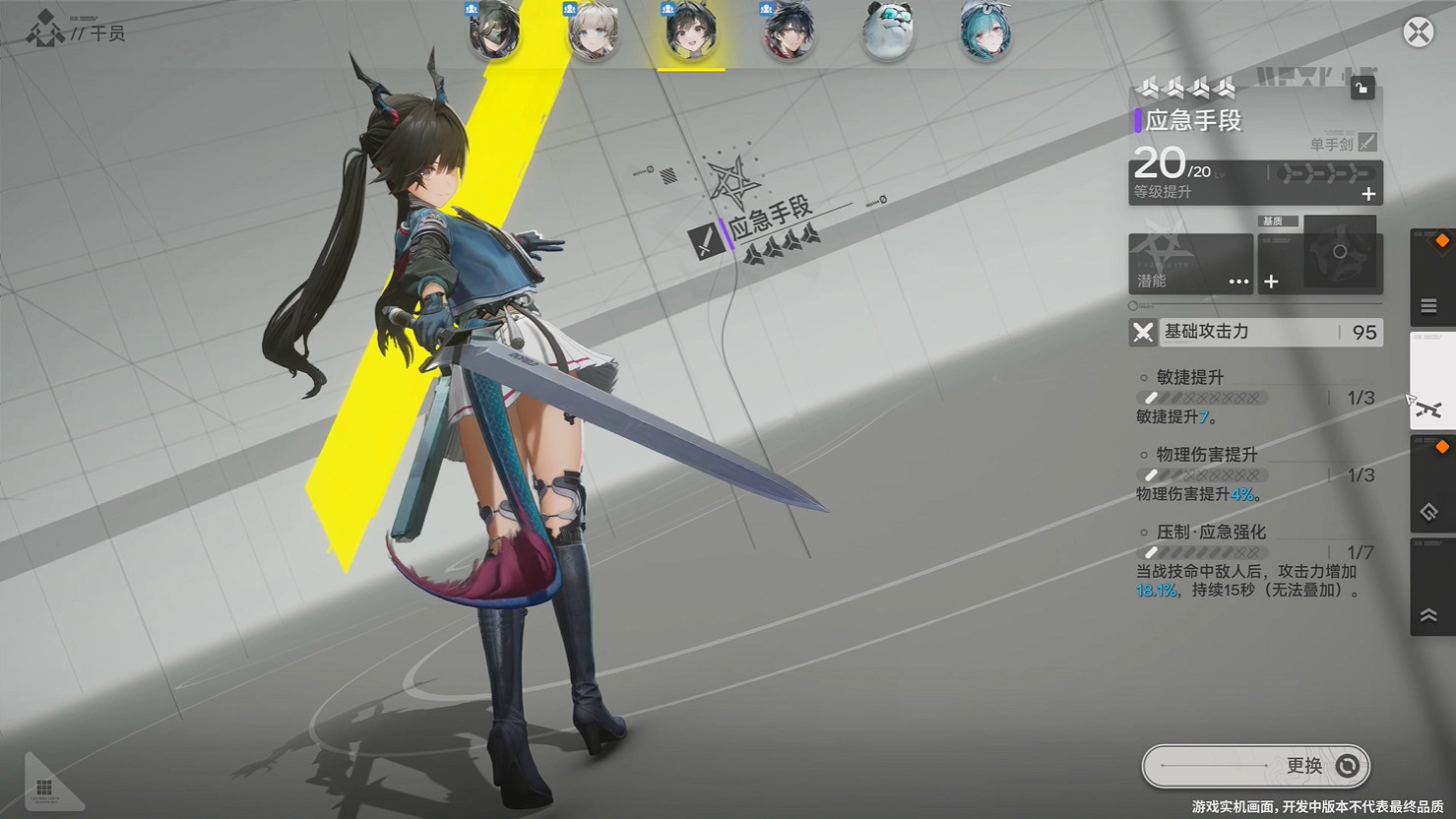Collapse the sidebar with the double-chevron

pyautogui.click(x=1429, y=616)
